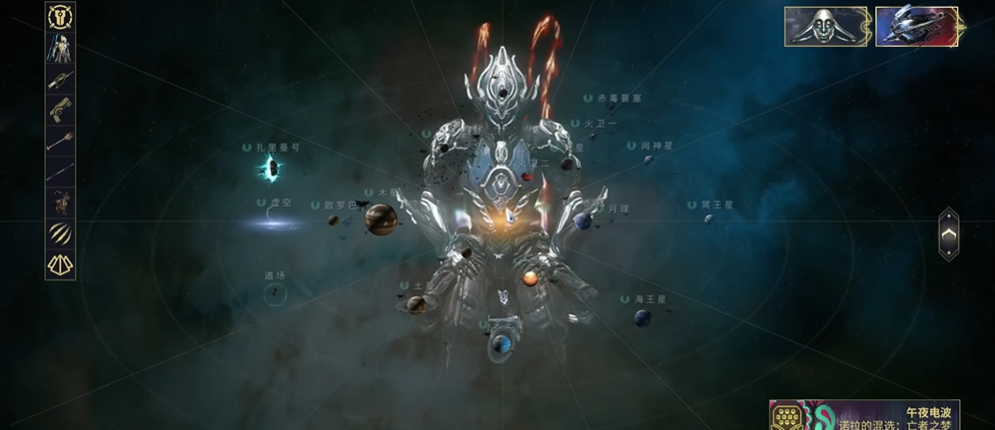Open the claw marks icon in loadout bar
This screenshot has width=995, height=430.
tap(61, 233)
